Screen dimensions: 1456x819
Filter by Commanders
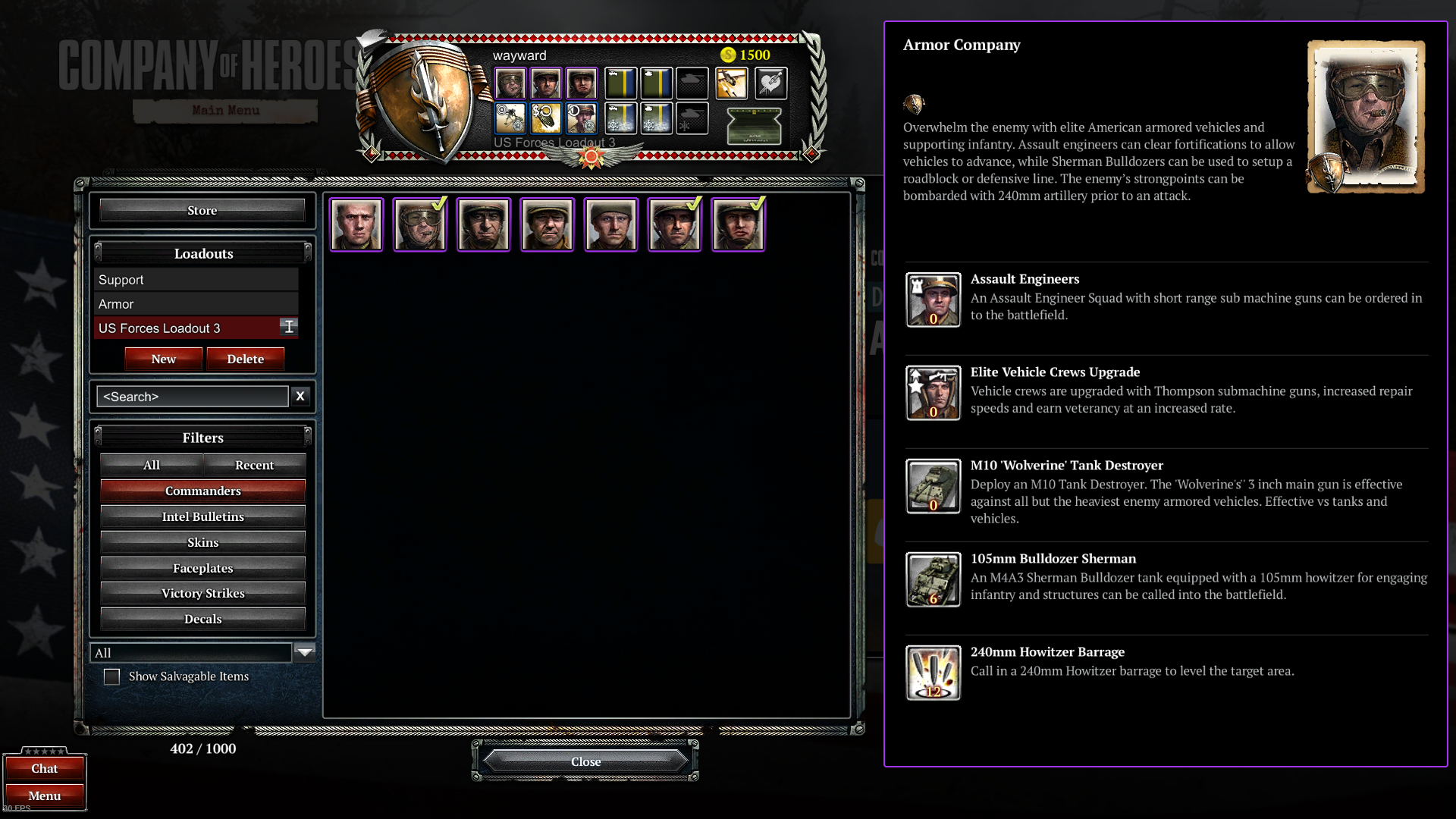(x=202, y=491)
